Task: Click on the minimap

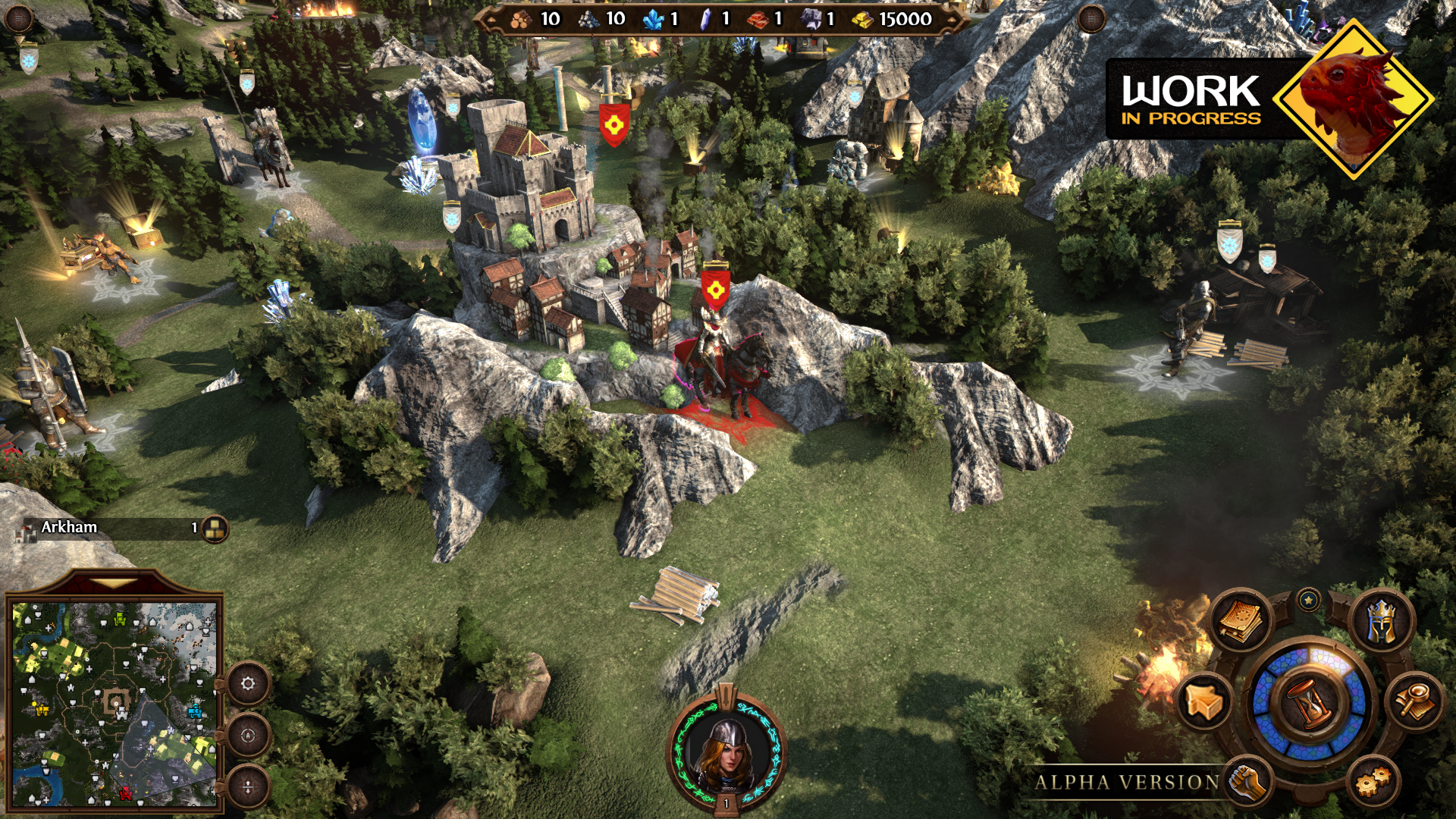Action: tap(115, 704)
